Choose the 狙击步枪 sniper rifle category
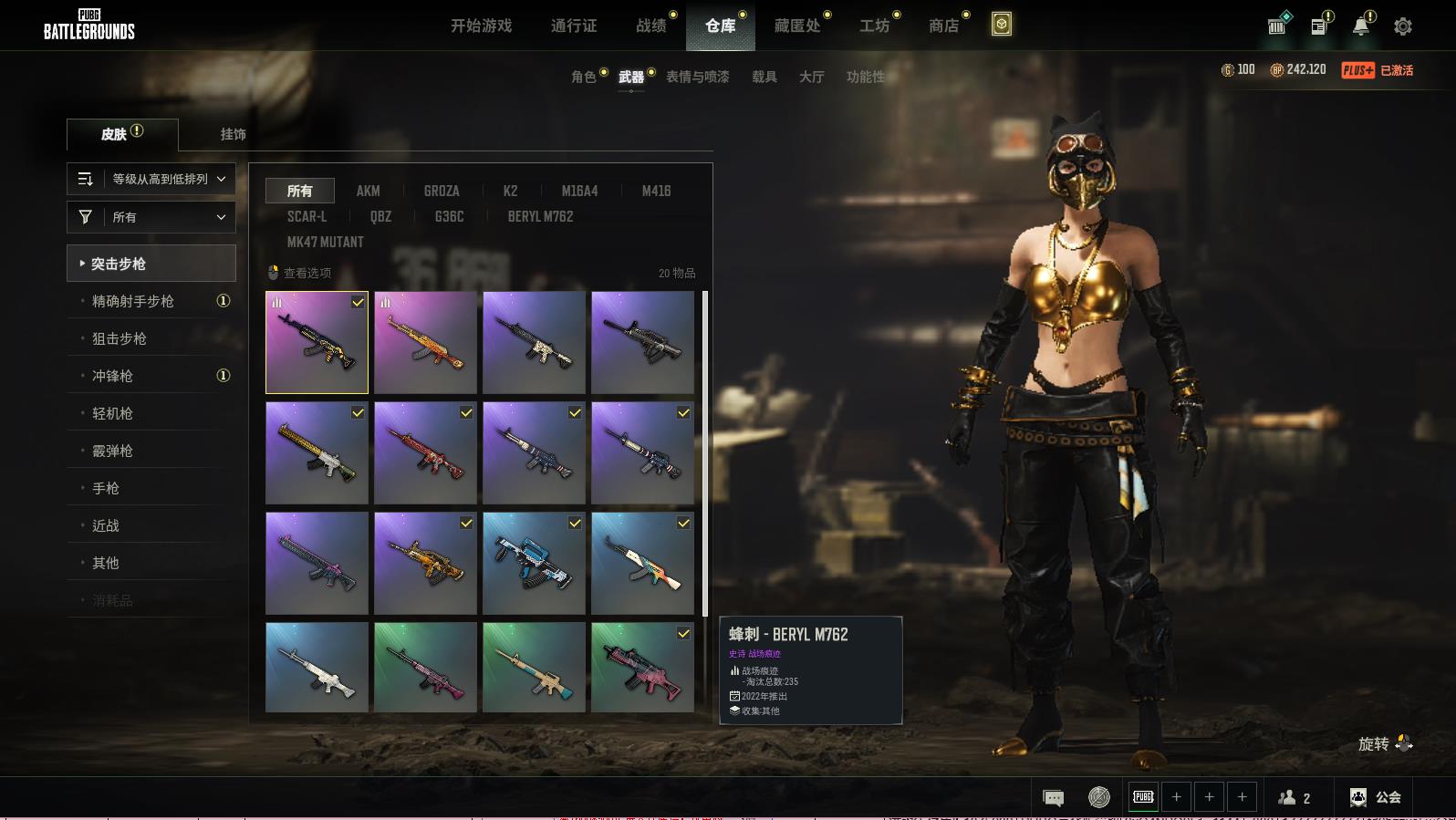Screen dimensions: 1456x820 coord(120,338)
